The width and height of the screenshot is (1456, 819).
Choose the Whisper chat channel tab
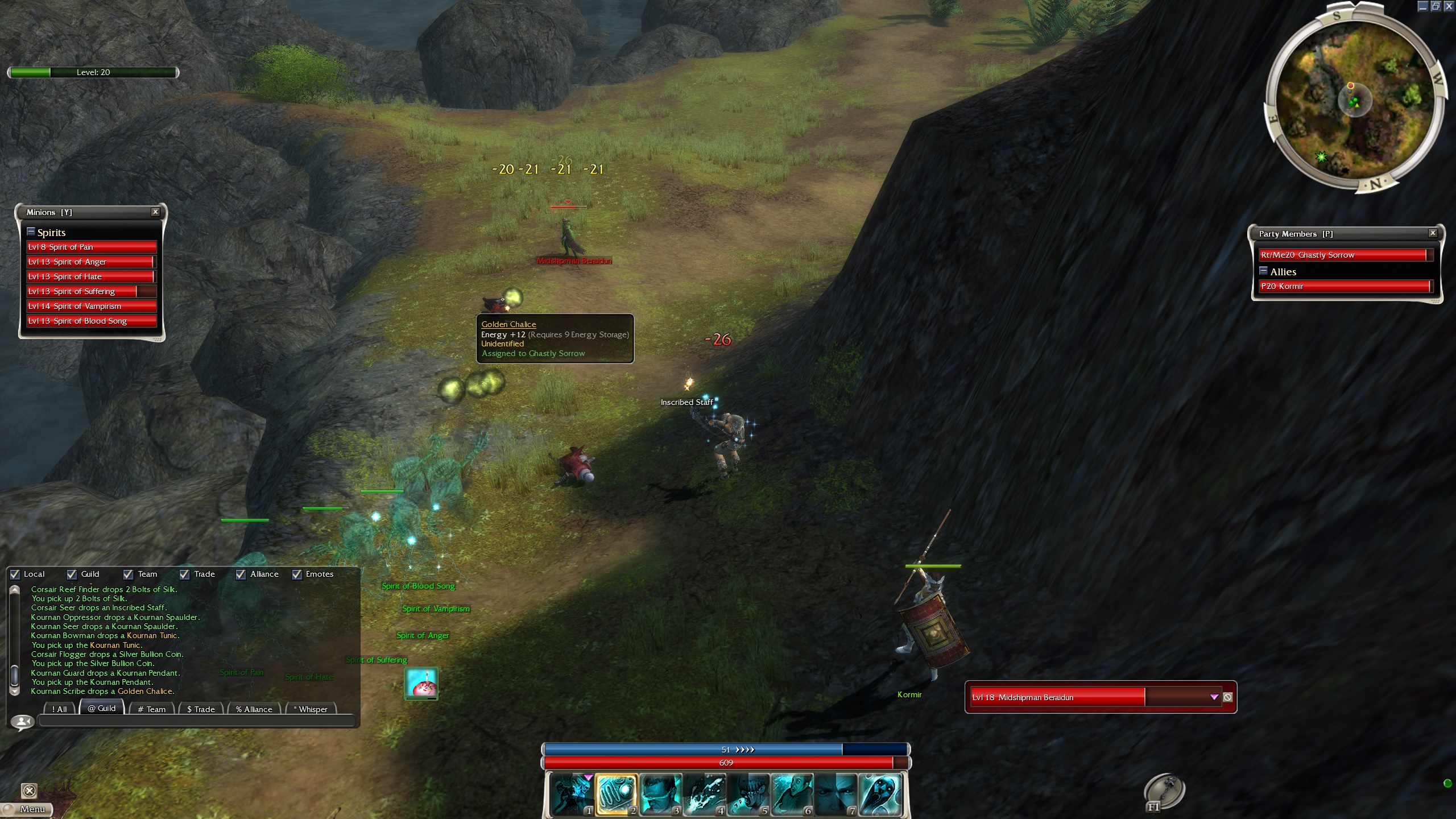pyautogui.click(x=312, y=709)
